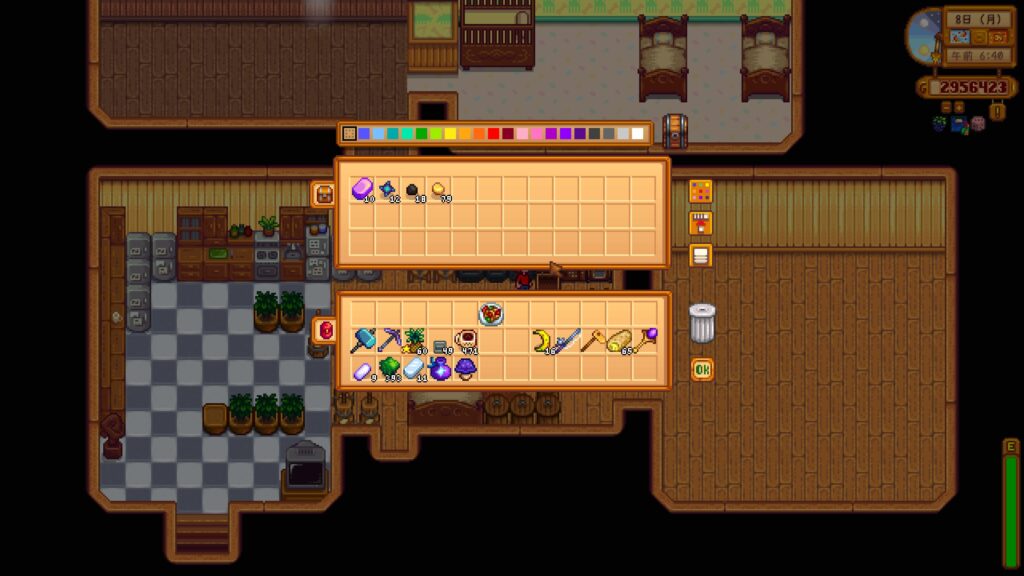Select the hammer tool in the inventory
This screenshot has height=576, width=1024.
click(362, 341)
